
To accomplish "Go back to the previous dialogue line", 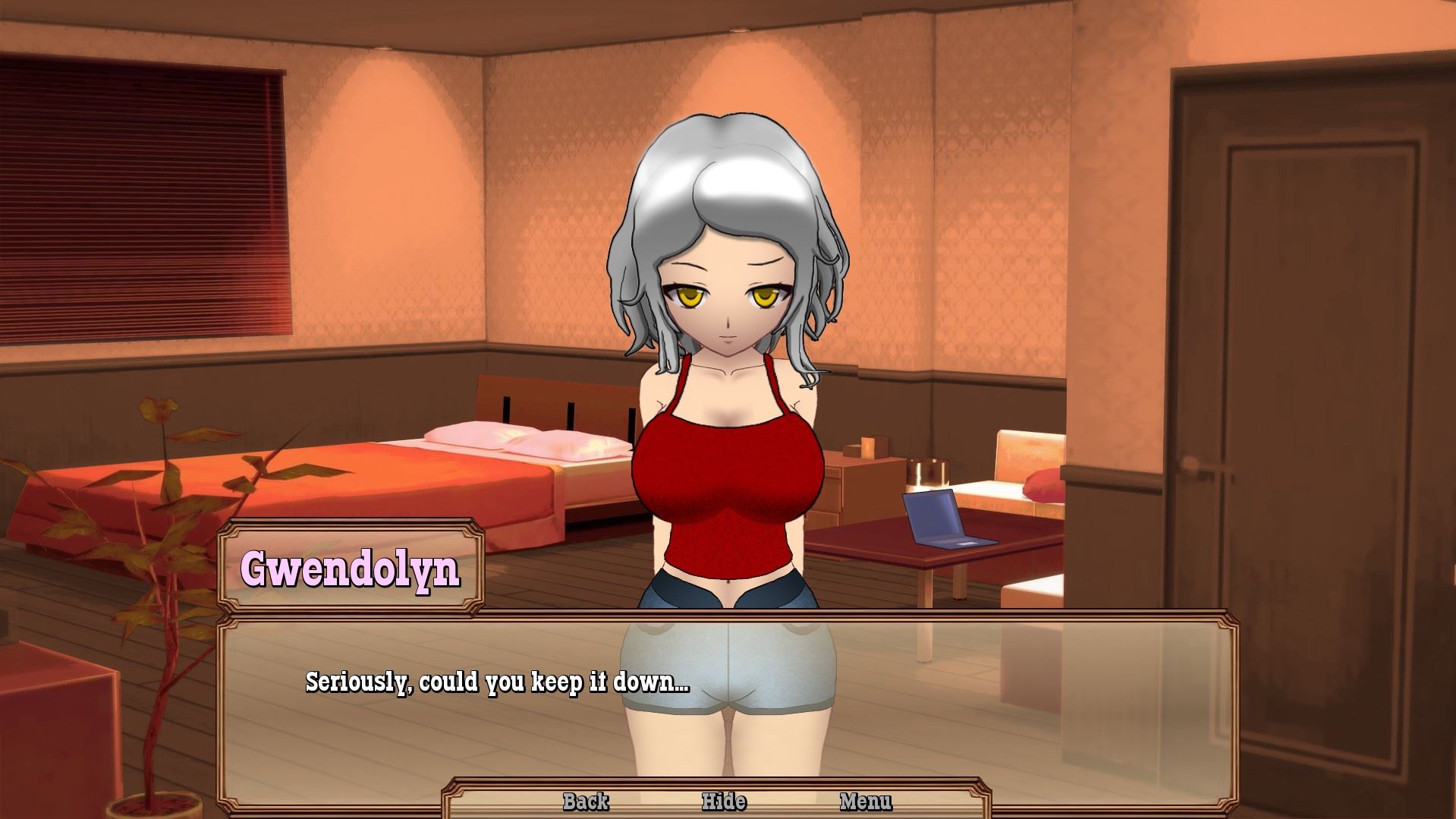I will point(586,802).
